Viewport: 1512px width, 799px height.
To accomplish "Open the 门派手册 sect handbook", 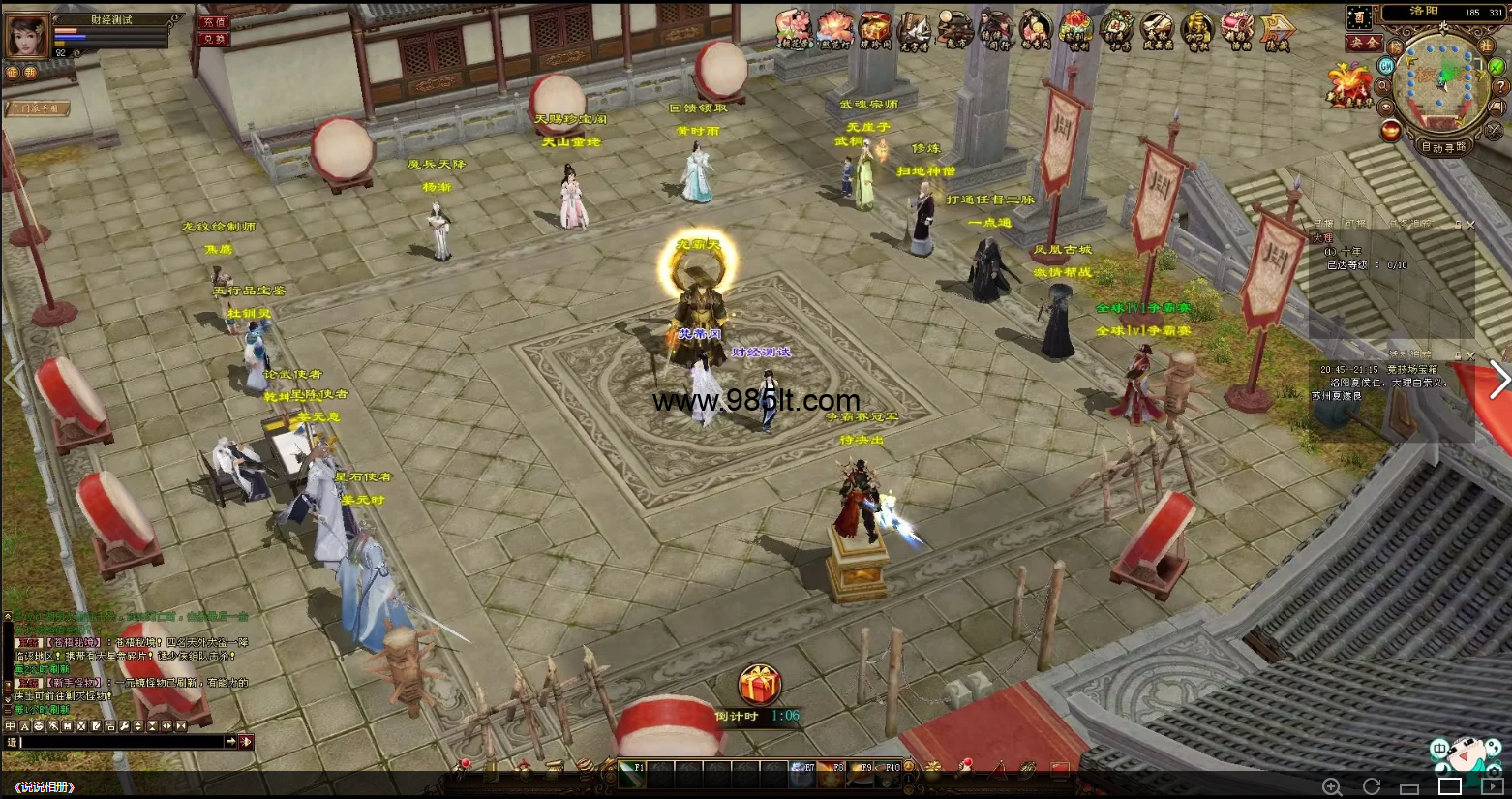I will [40, 108].
